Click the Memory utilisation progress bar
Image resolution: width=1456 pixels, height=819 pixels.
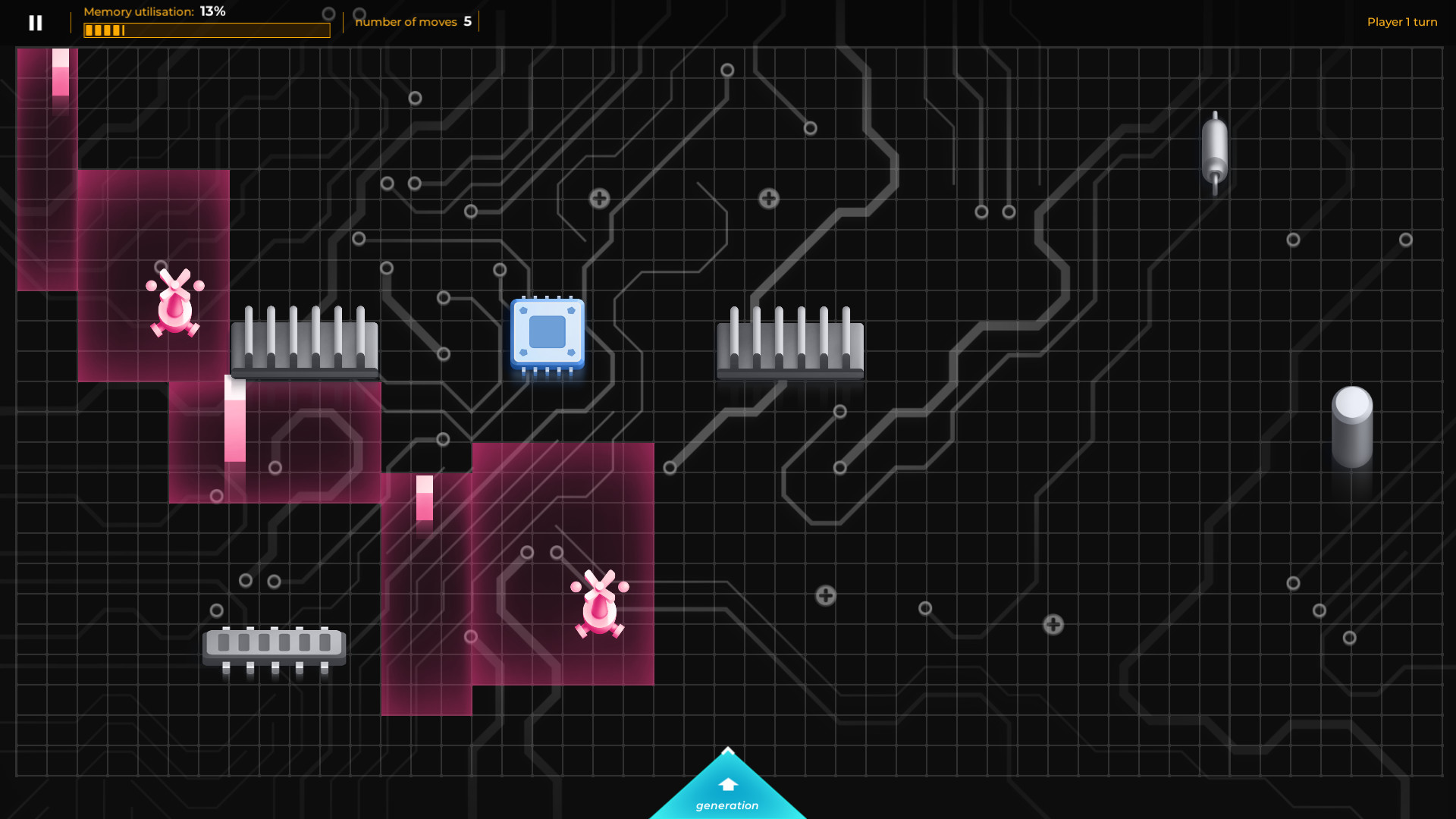(206, 30)
